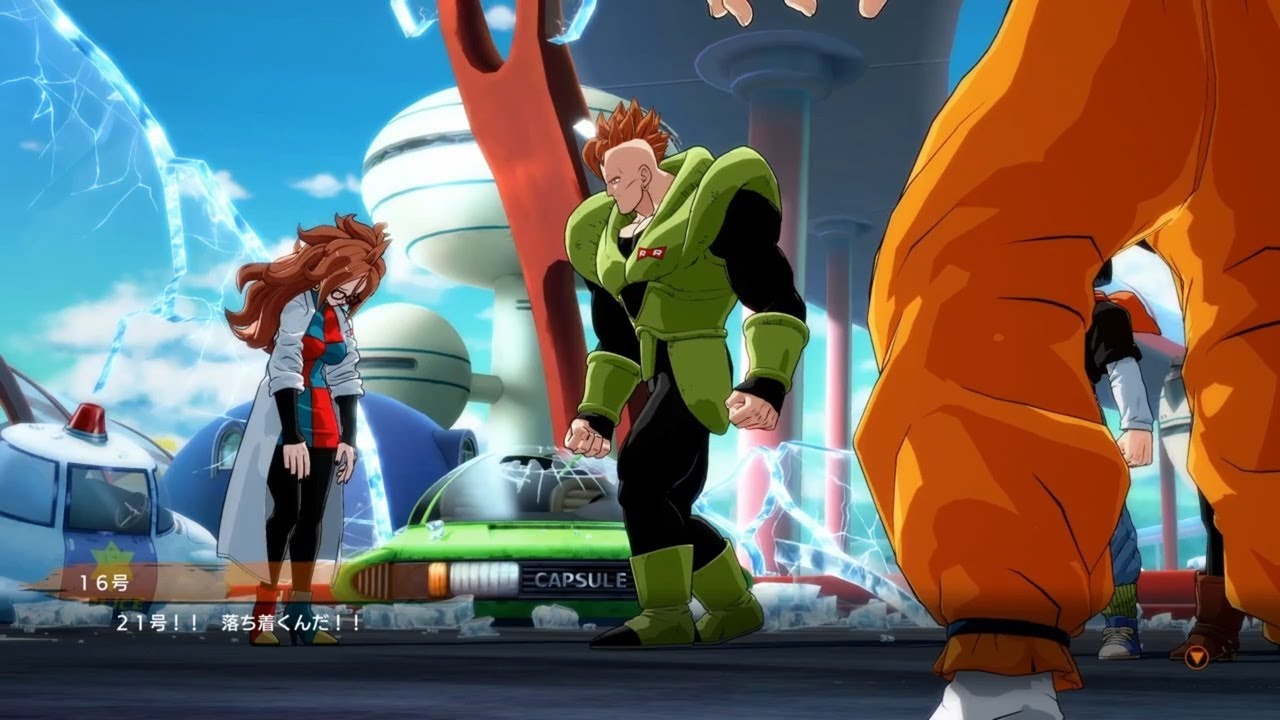Click the orange advance-dialogue triangle indicator
Viewport: 1280px width, 720px height.
(x=1196, y=657)
